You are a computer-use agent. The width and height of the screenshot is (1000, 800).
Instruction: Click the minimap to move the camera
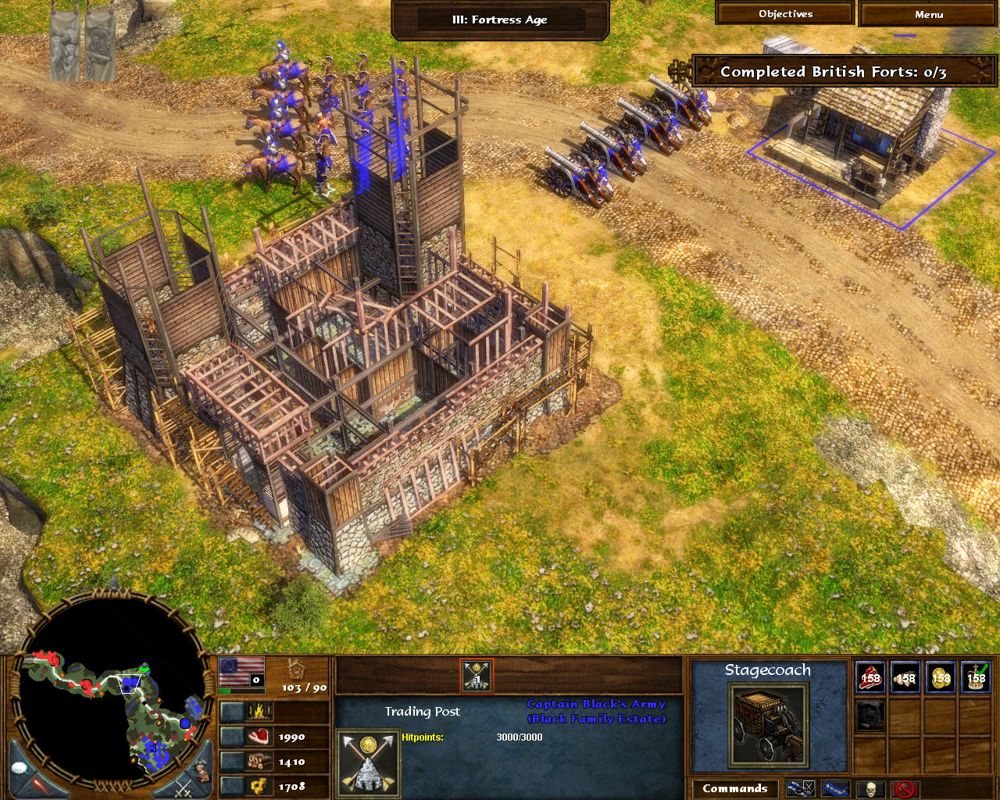point(118,712)
